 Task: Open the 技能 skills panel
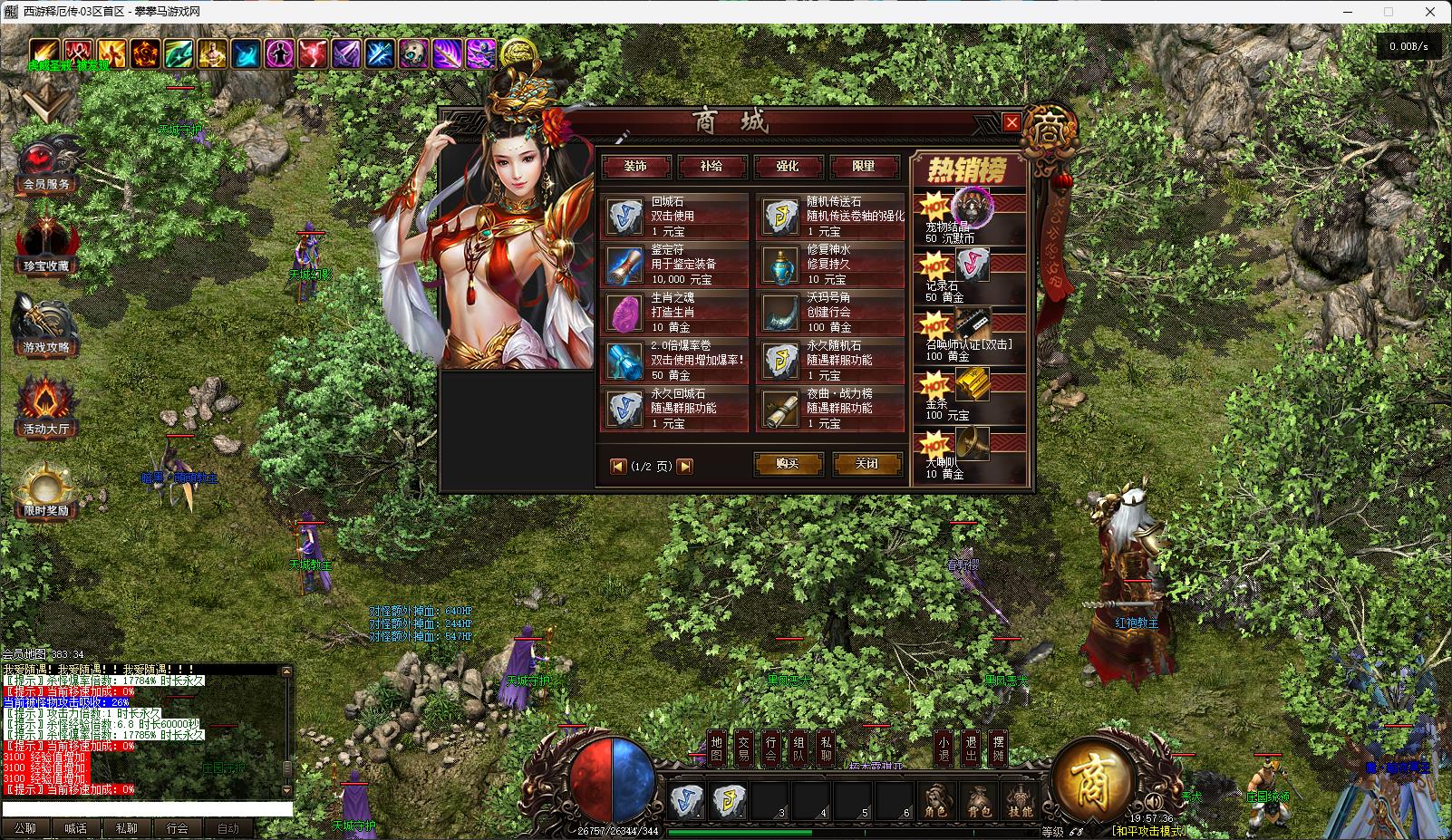pos(1021,802)
